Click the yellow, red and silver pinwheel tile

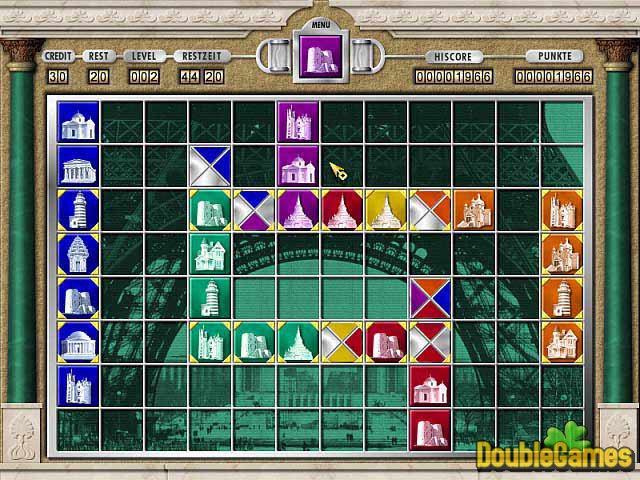click(x=342, y=341)
